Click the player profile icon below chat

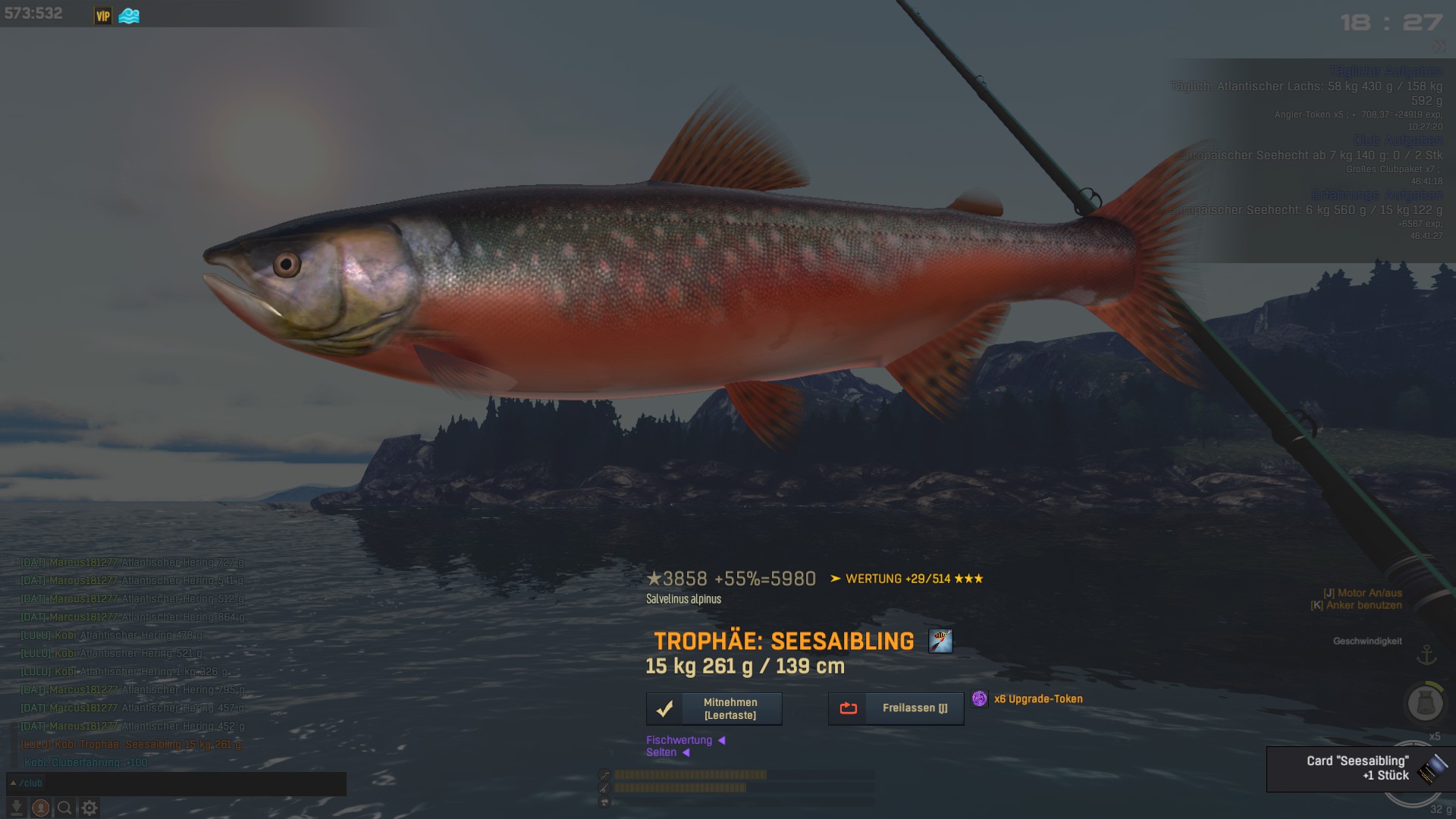point(41,808)
